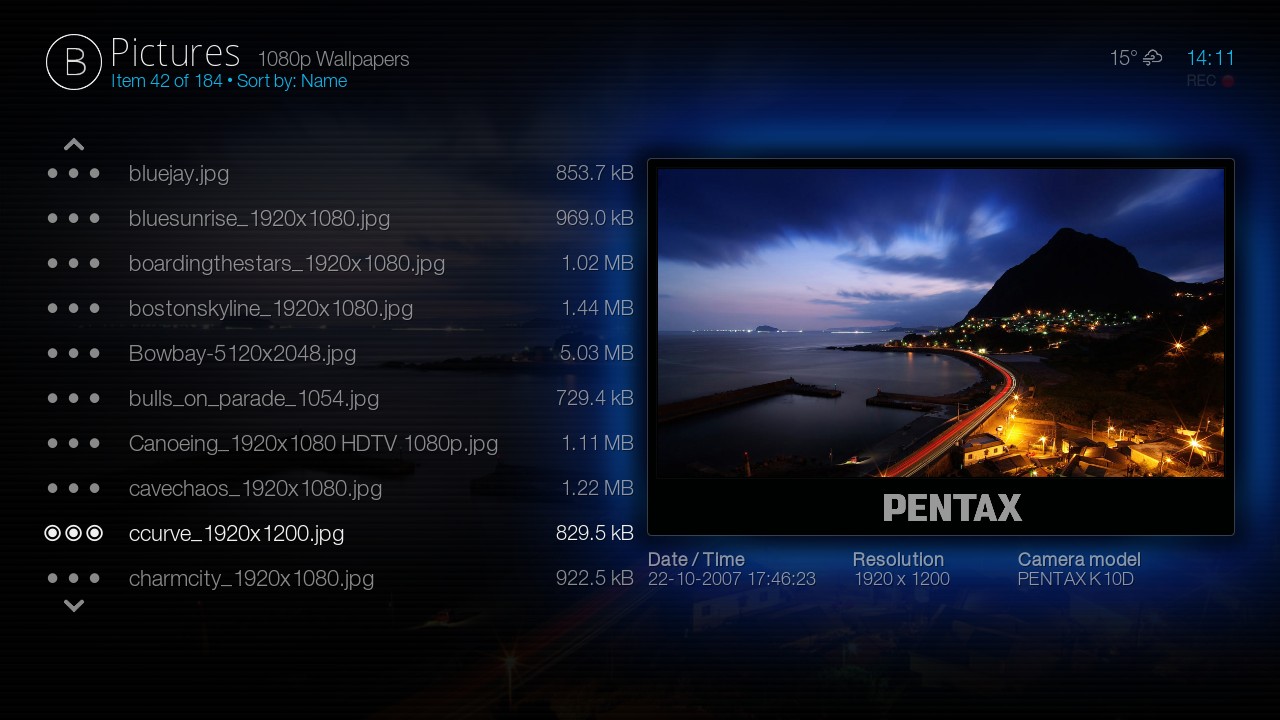Image resolution: width=1280 pixels, height=720 pixels.
Task: Choose boardingthestars_1920x1080.jpg from the list
Action: click(286, 264)
